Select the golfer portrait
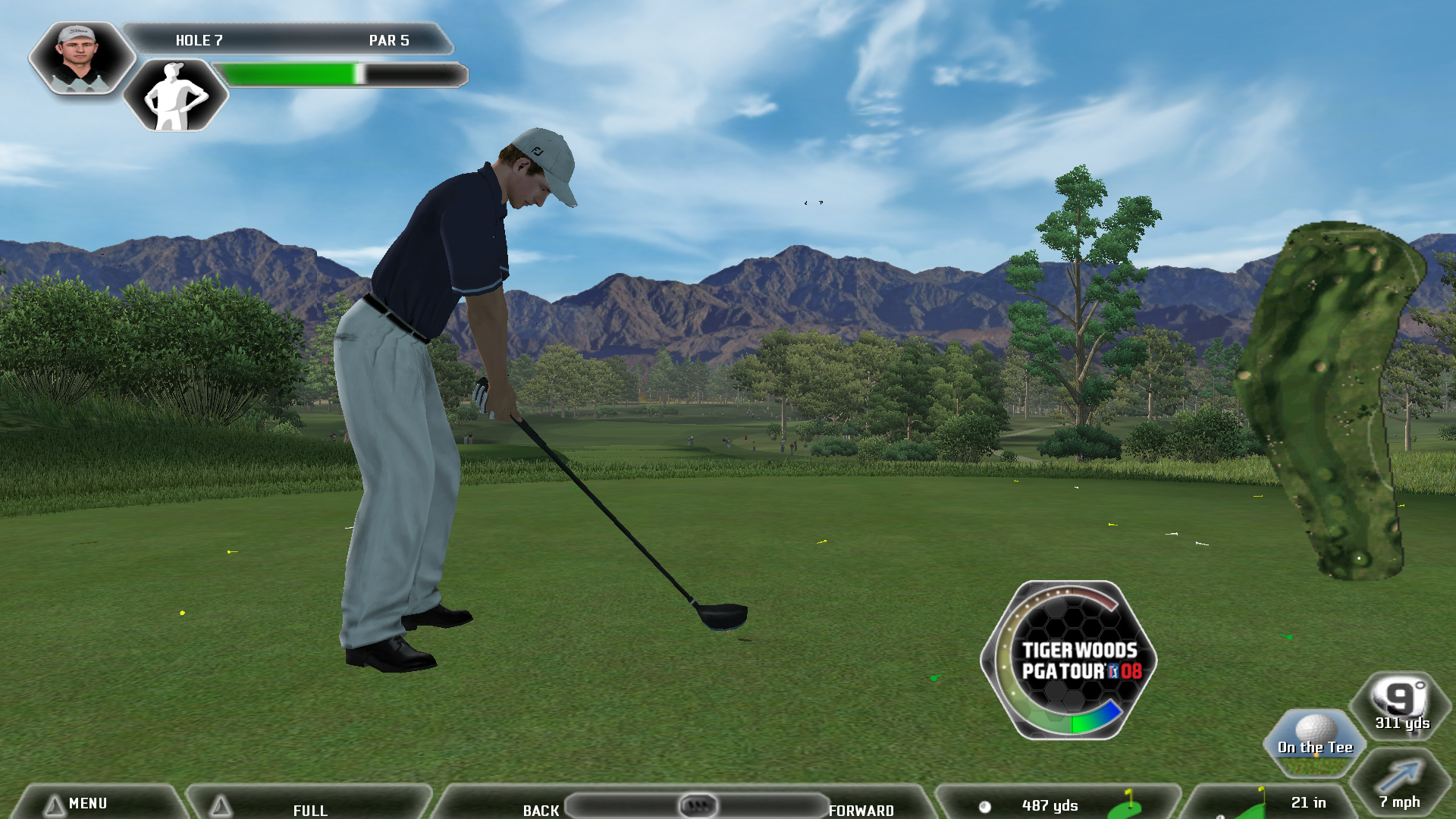 click(x=81, y=58)
